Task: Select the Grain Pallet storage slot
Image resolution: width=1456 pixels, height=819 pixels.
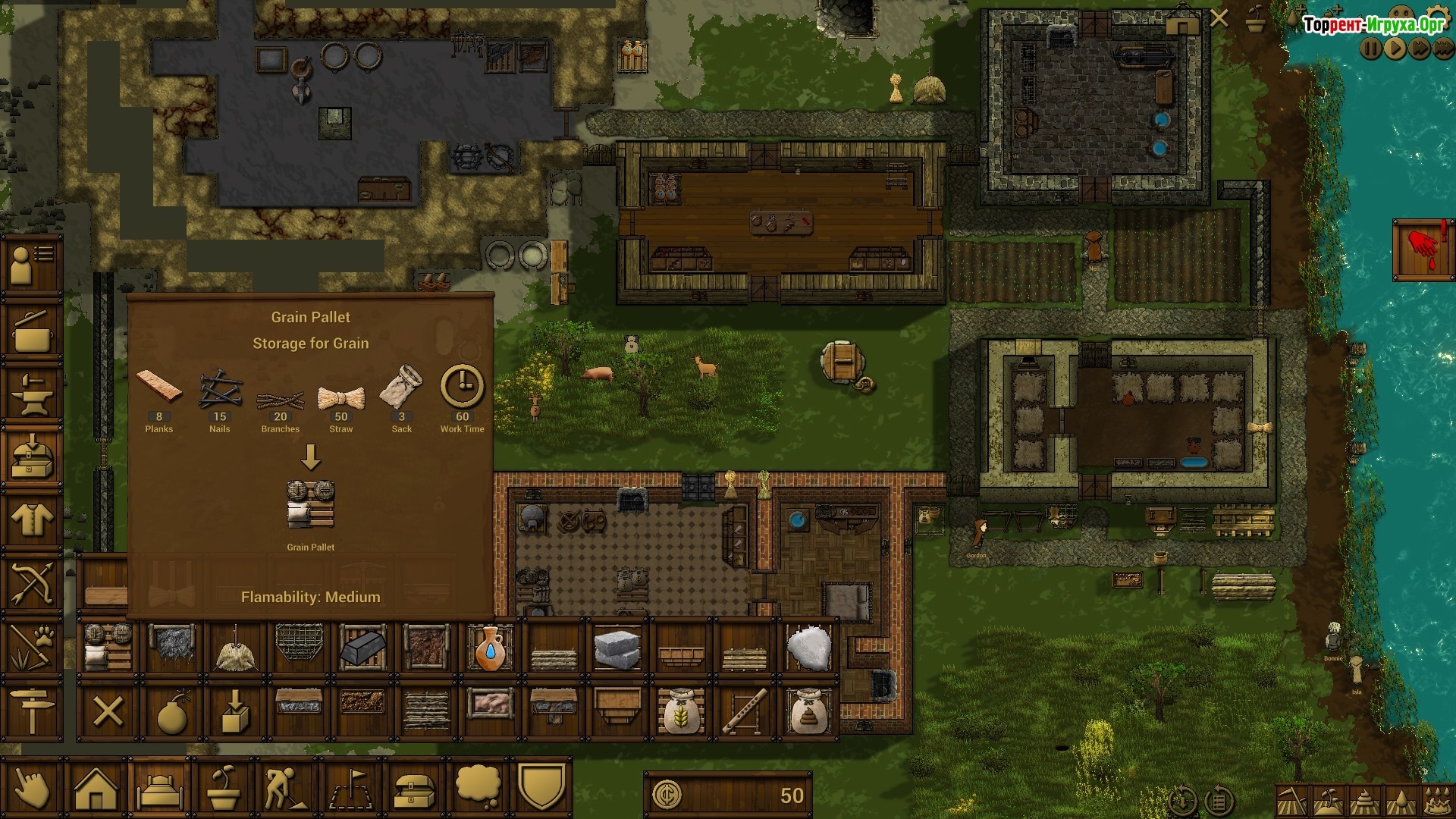Action: [108, 648]
